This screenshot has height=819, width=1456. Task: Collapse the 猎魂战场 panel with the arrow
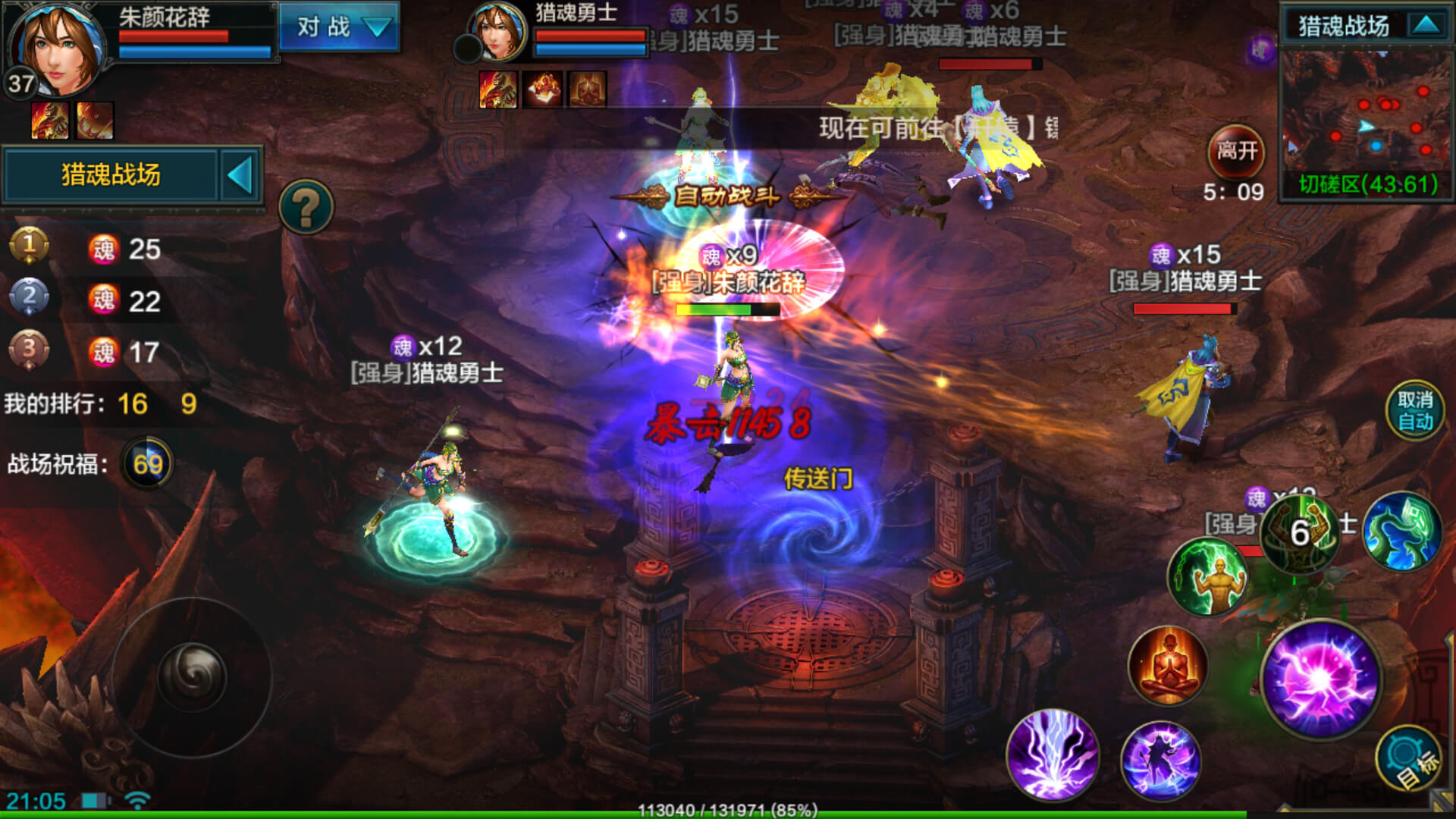pyautogui.click(x=240, y=175)
